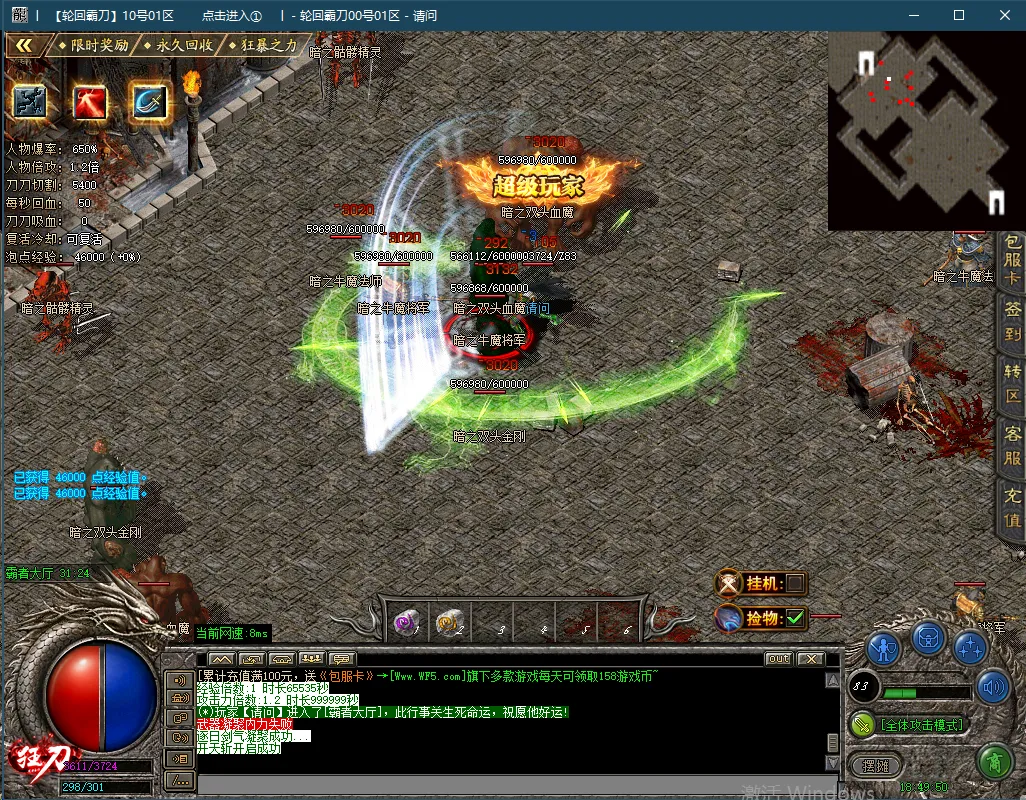Collapse the top menu with the double-arrow button

(x=25, y=45)
